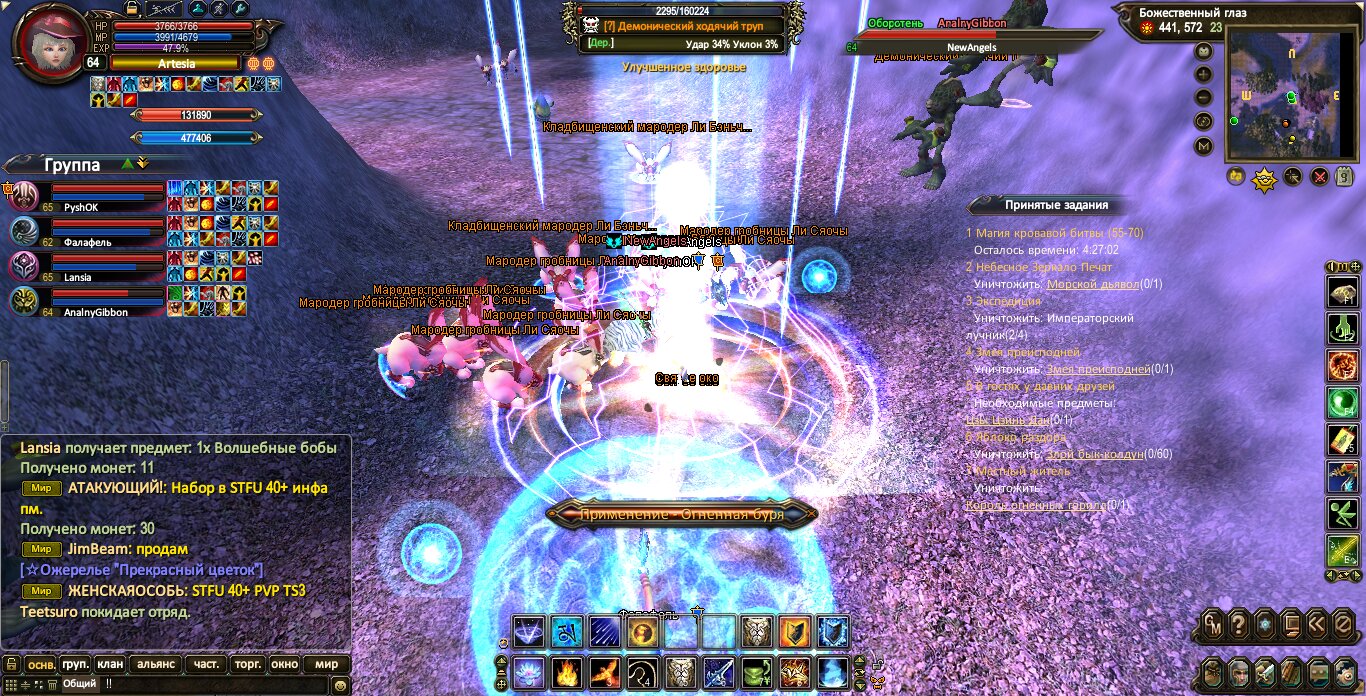
Task: Select party member Lansia portrait
Action: tap(24, 266)
